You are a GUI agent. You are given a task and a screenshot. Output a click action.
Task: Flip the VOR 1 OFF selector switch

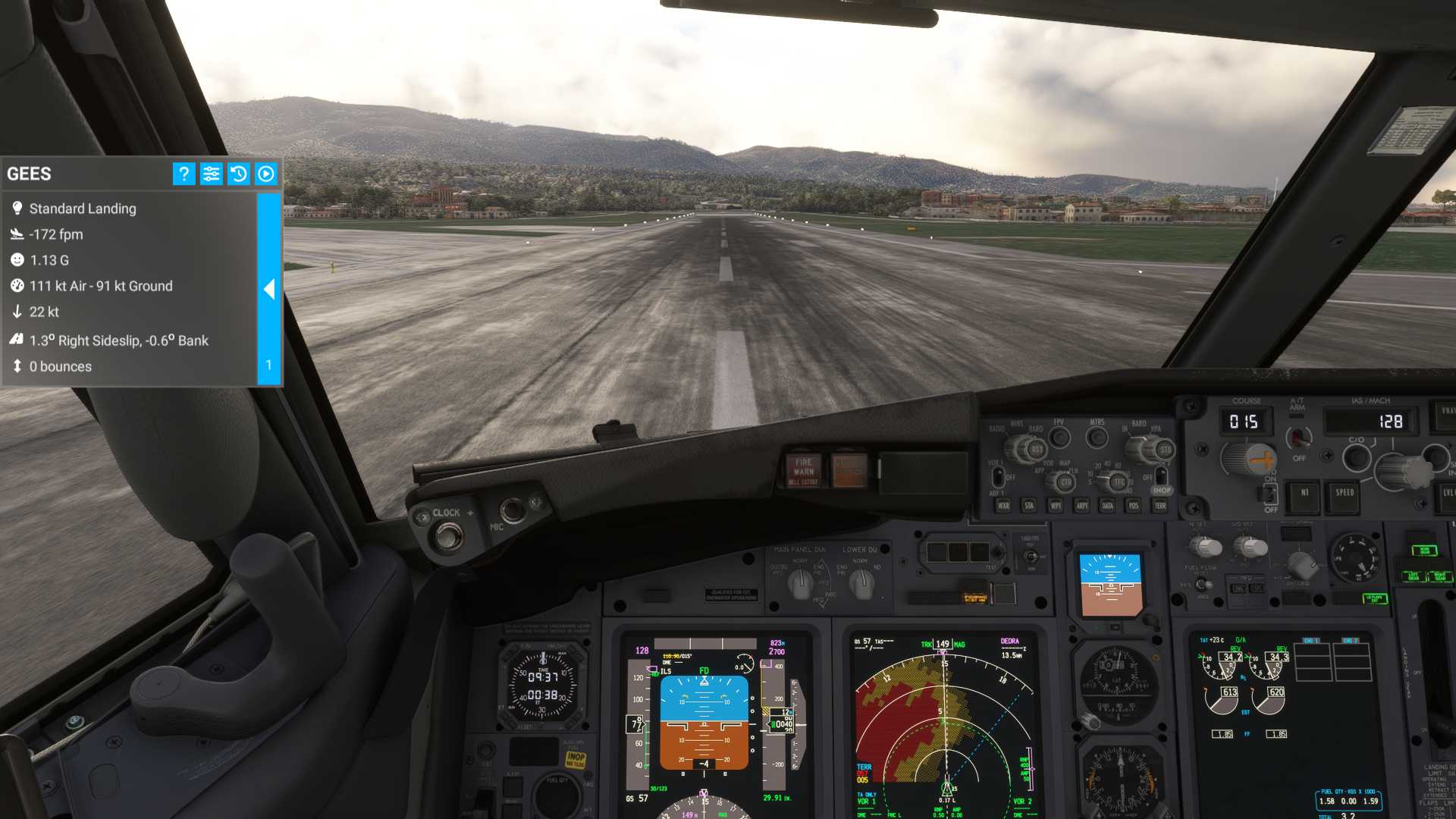click(999, 478)
